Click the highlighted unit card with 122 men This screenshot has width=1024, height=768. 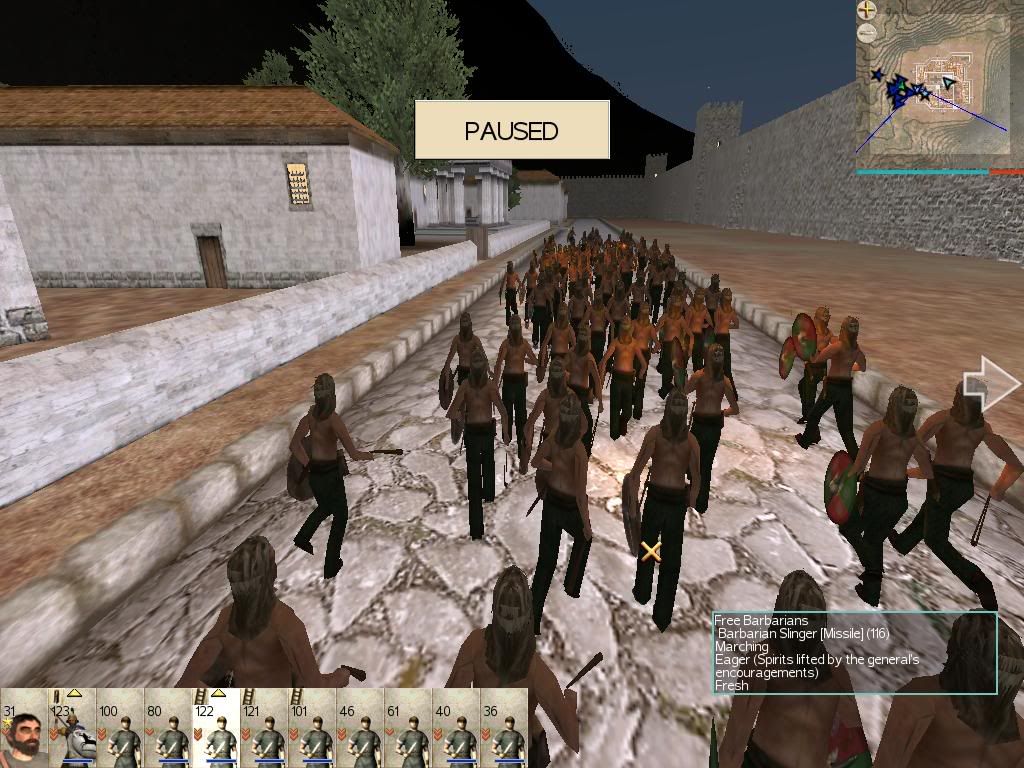point(216,728)
